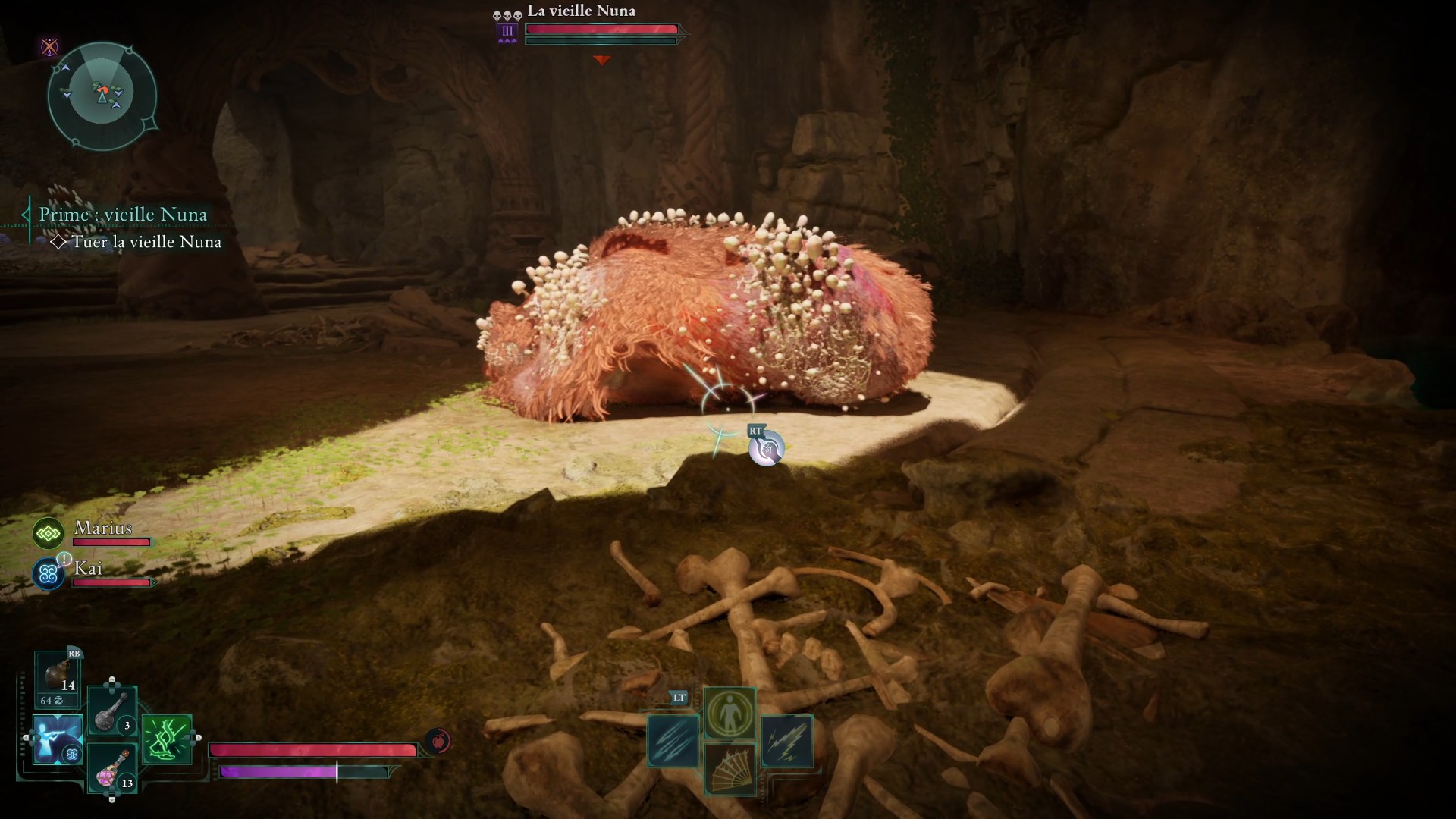The width and height of the screenshot is (1456, 819).
Task: Select the 'Prime : vieille Nuna' quest tracker
Action: coord(123,215)
